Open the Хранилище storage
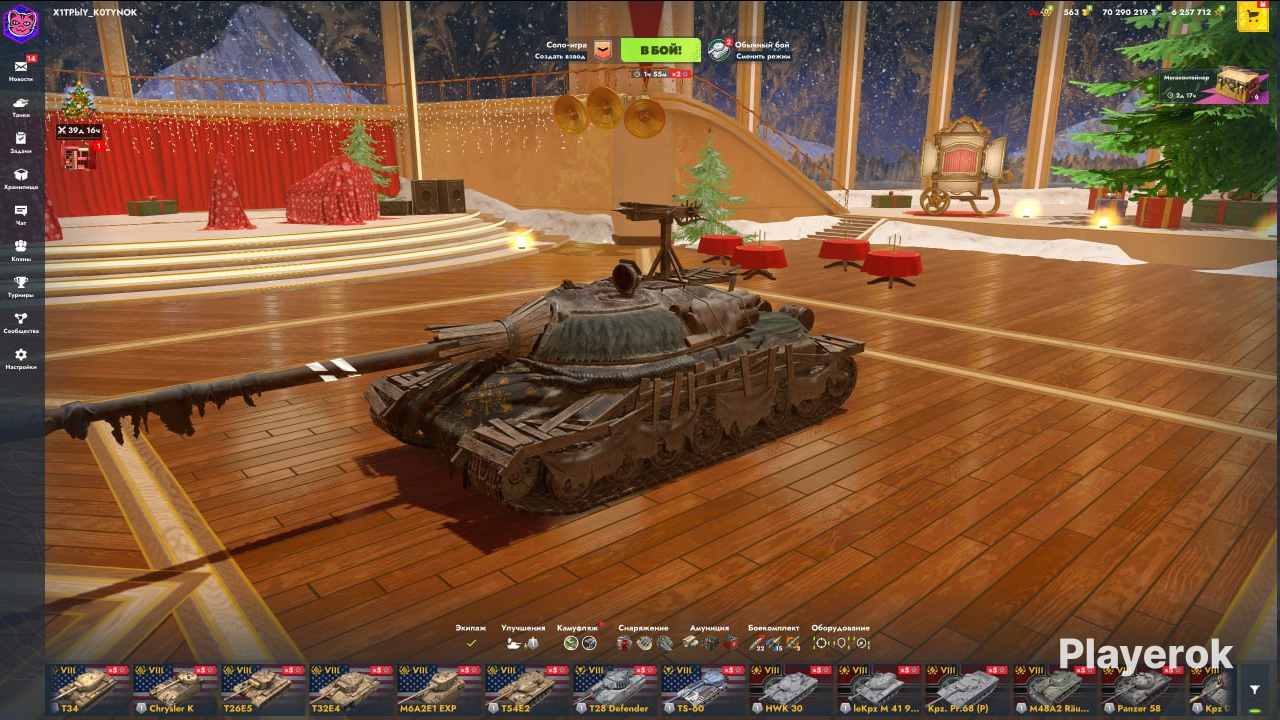The width and height of the screenshot is (1280, 720). tap(21, 177)
